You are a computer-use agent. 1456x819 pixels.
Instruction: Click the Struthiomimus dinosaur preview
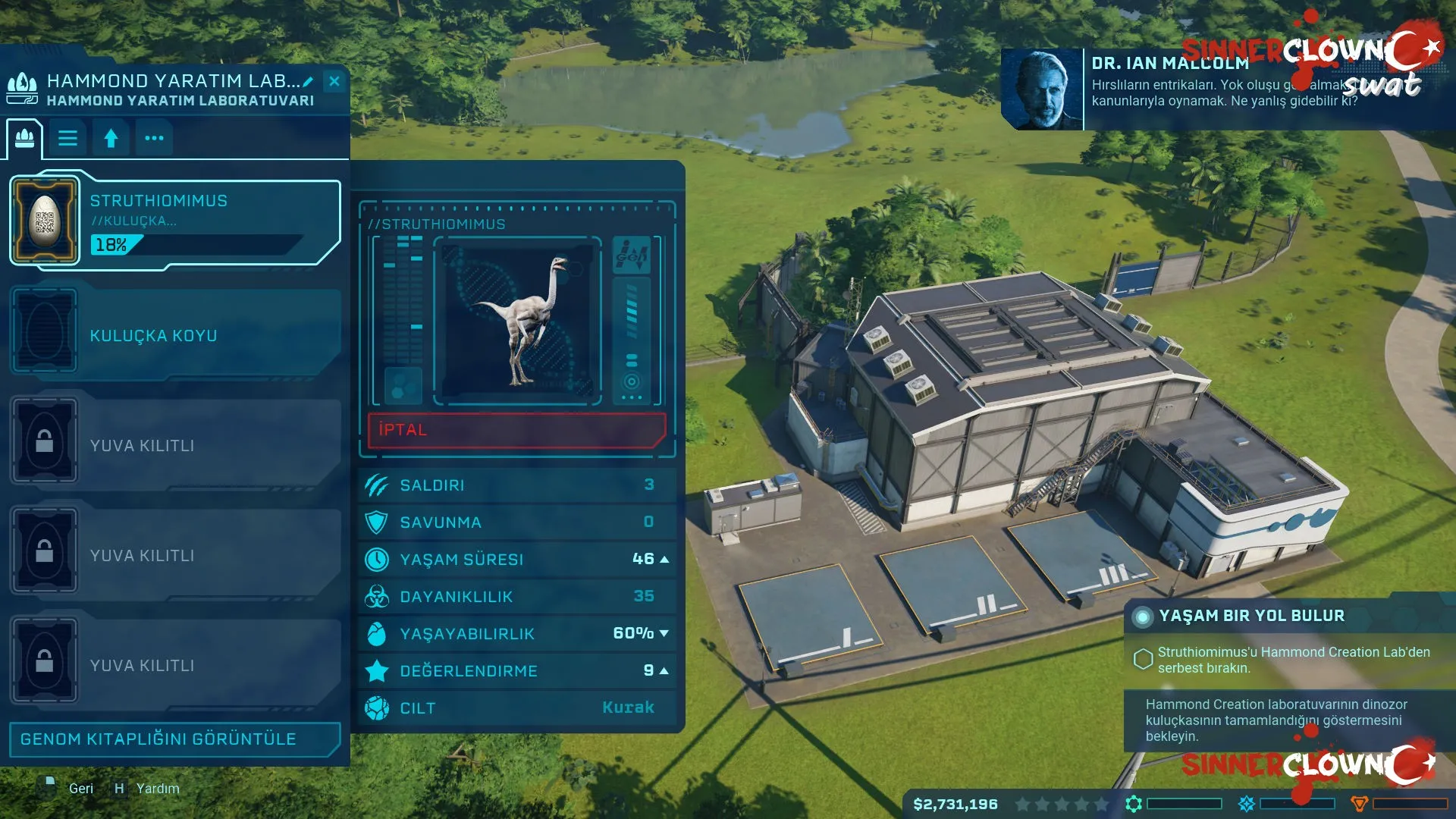pyautogui.click(x=517, y=320)
